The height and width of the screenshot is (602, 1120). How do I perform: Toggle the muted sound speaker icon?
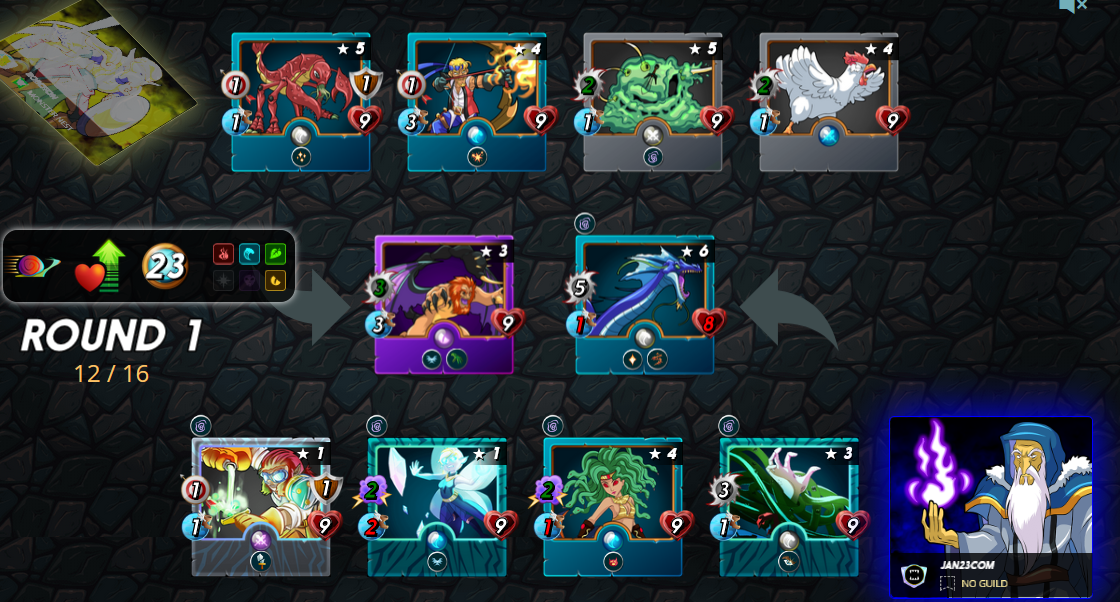(1072, 6)
